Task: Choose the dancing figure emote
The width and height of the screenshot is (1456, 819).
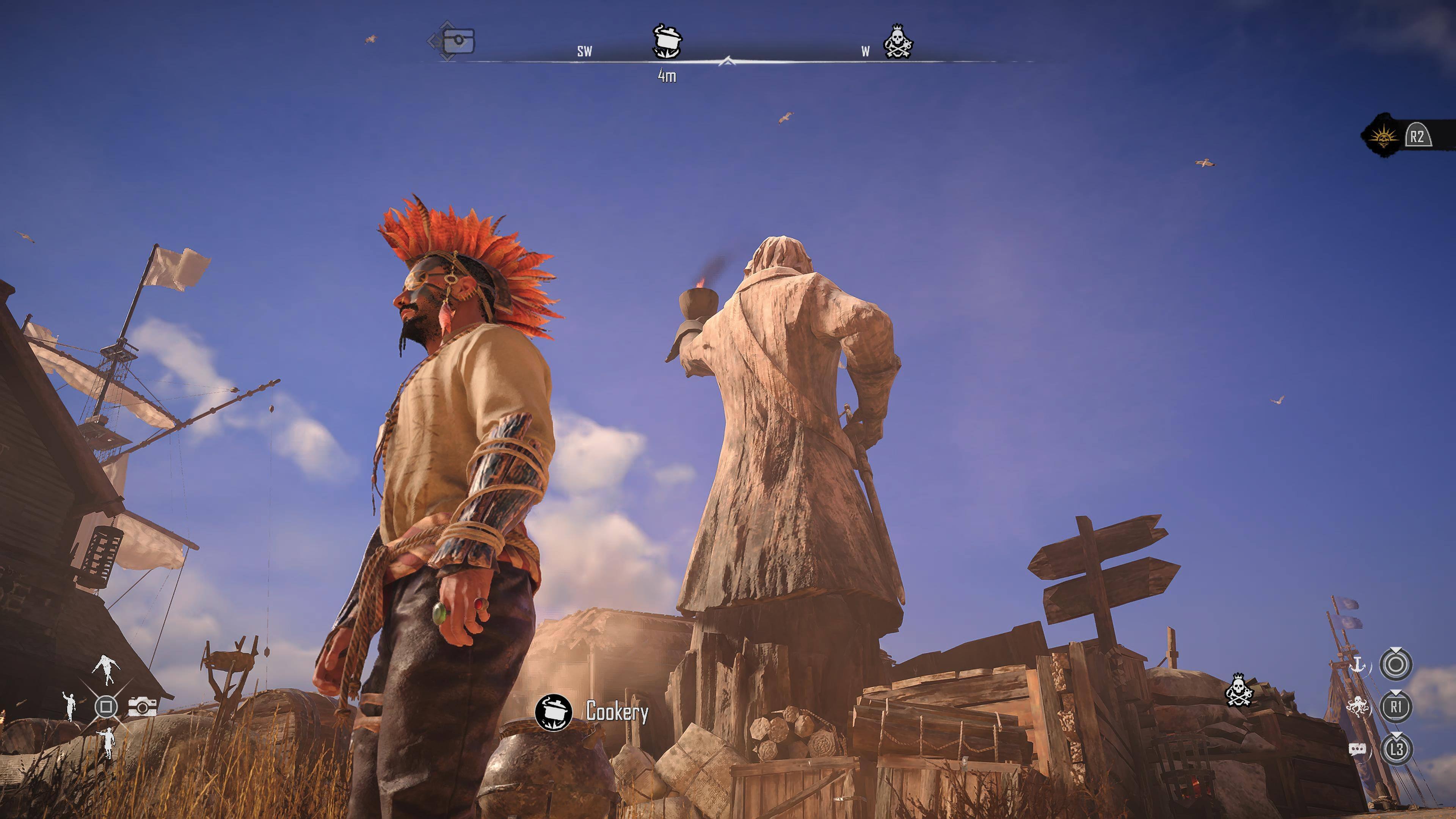Action: (x=106, y=669)
